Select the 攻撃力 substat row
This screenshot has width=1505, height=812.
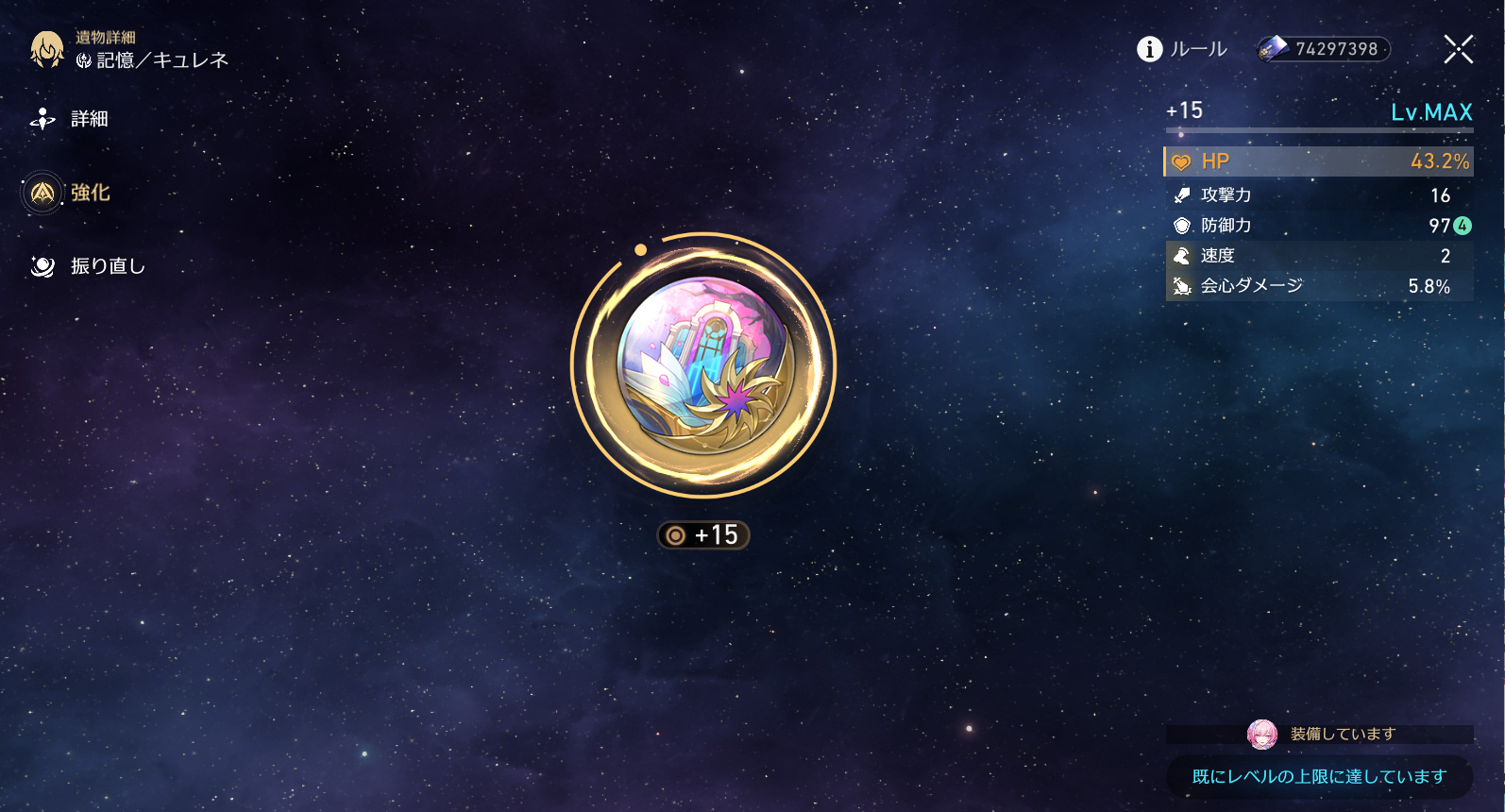tap(1319, 195)
